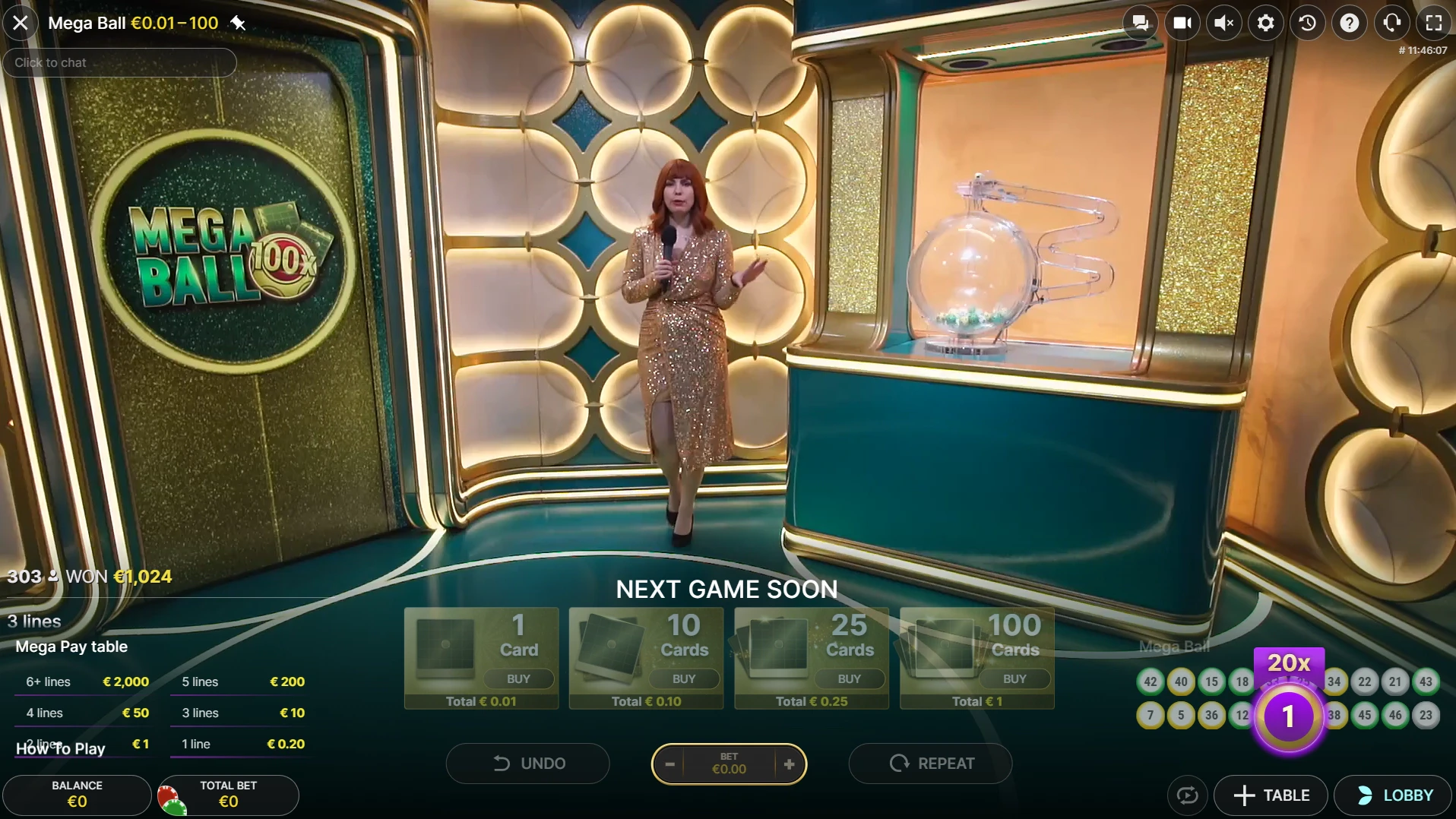
Task: Toggle the video camera setting
Action: tap(1182, 23)
